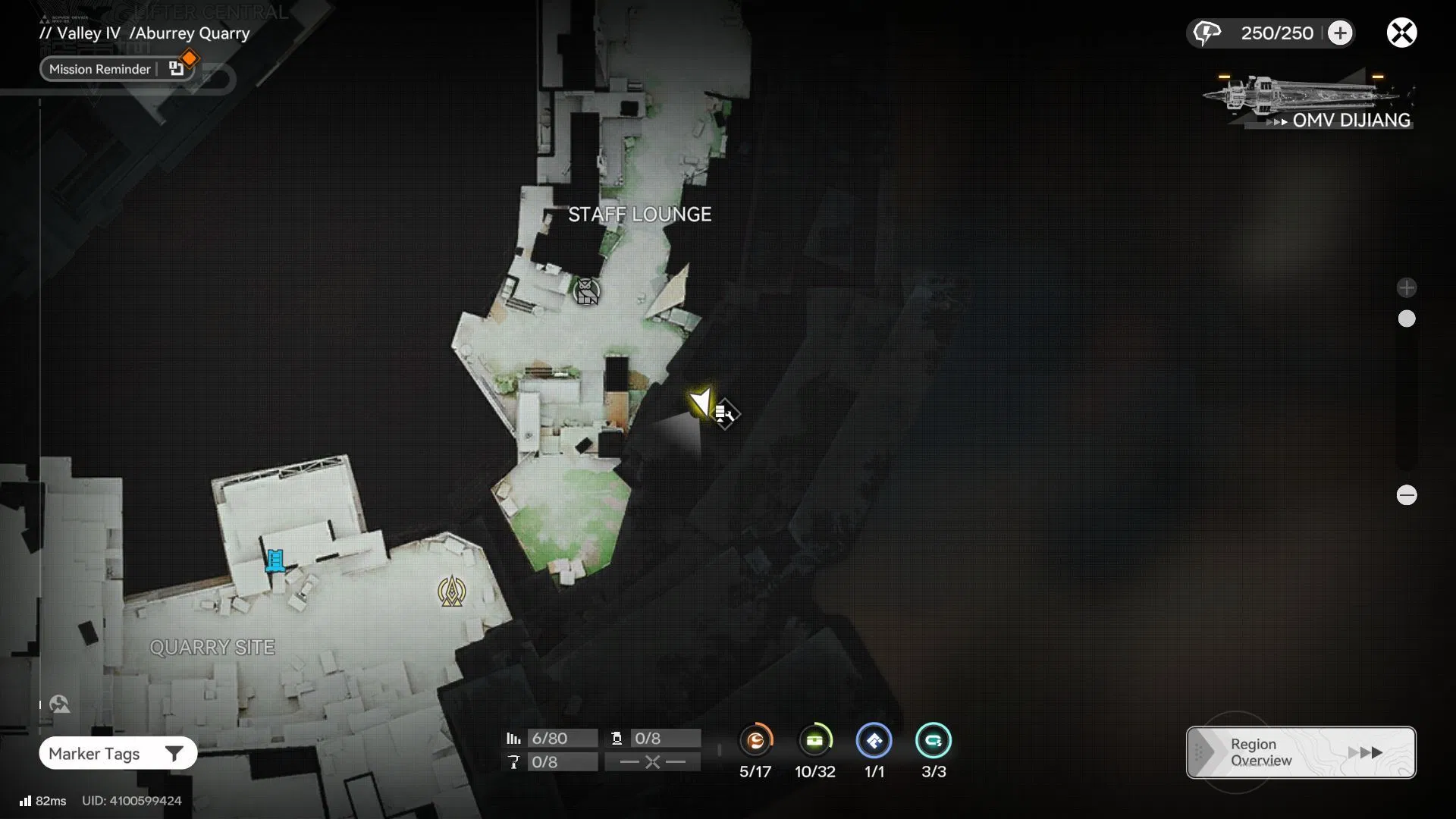The image size is (1456, 819).
Task: Zoom in the map with plus
Action: 1407,287
